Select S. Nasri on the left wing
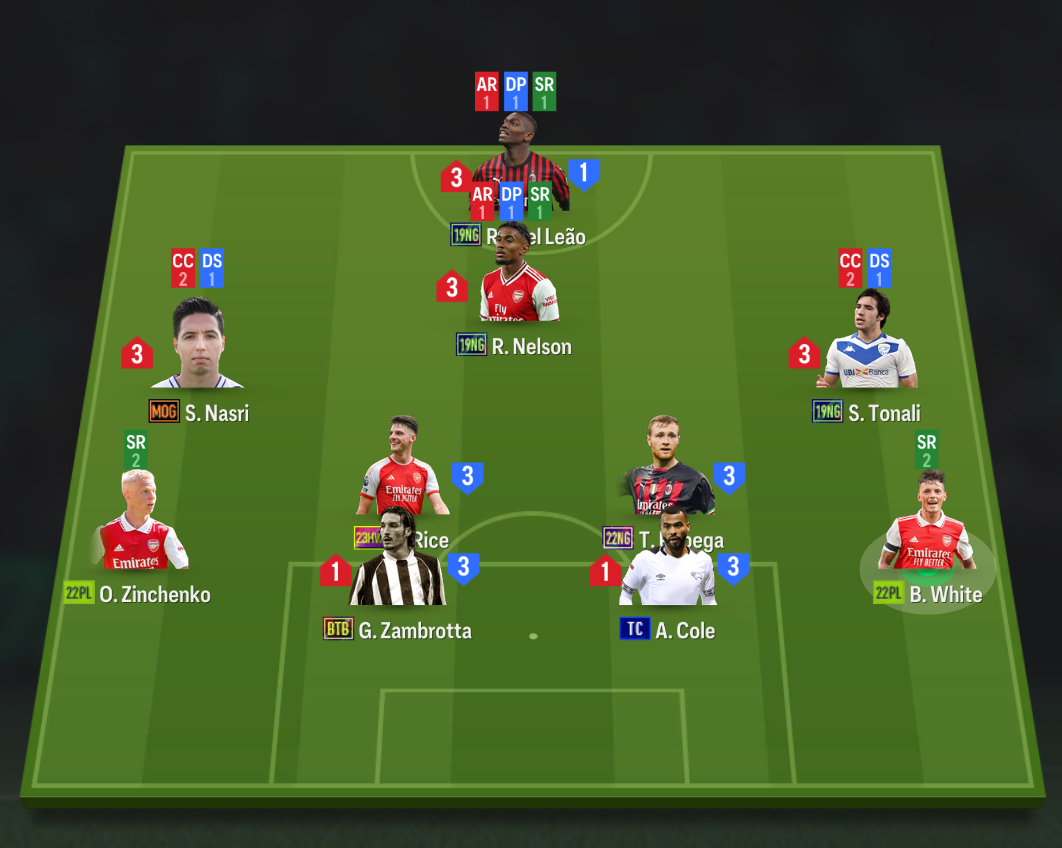The width and height of the screenshot is (1062, 848). tap(197, 345)
